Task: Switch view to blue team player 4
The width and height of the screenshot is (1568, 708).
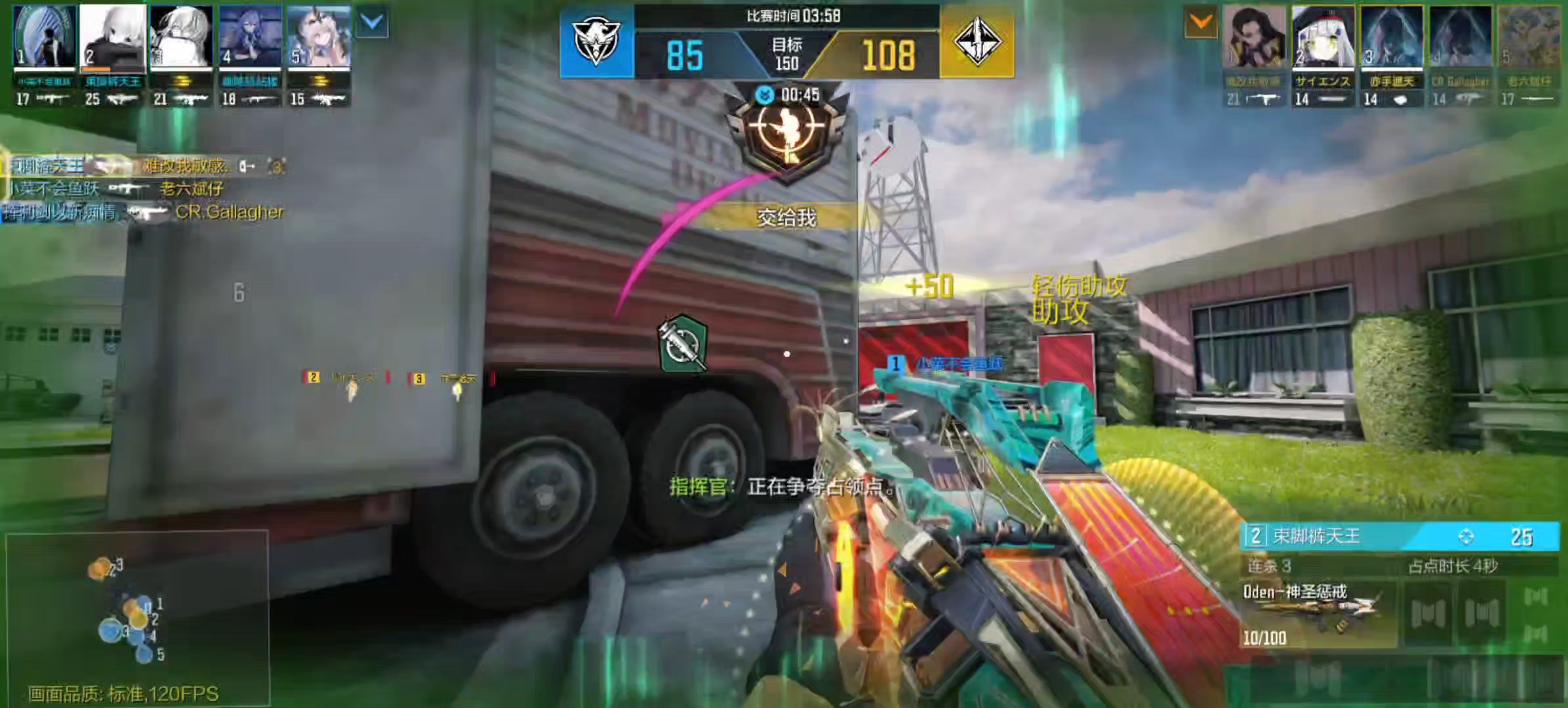Action: click(x=250, y=37)
